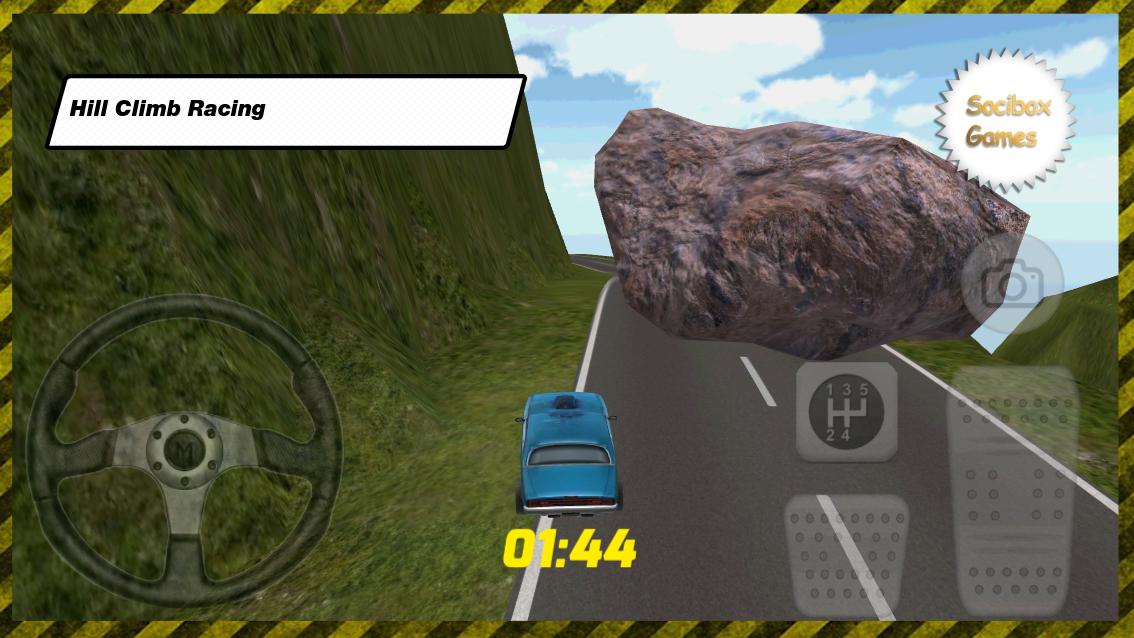Step on the tall gas pedal
The width and height of the screenshot is (1134, 638).
click(x=1010, y=488)
